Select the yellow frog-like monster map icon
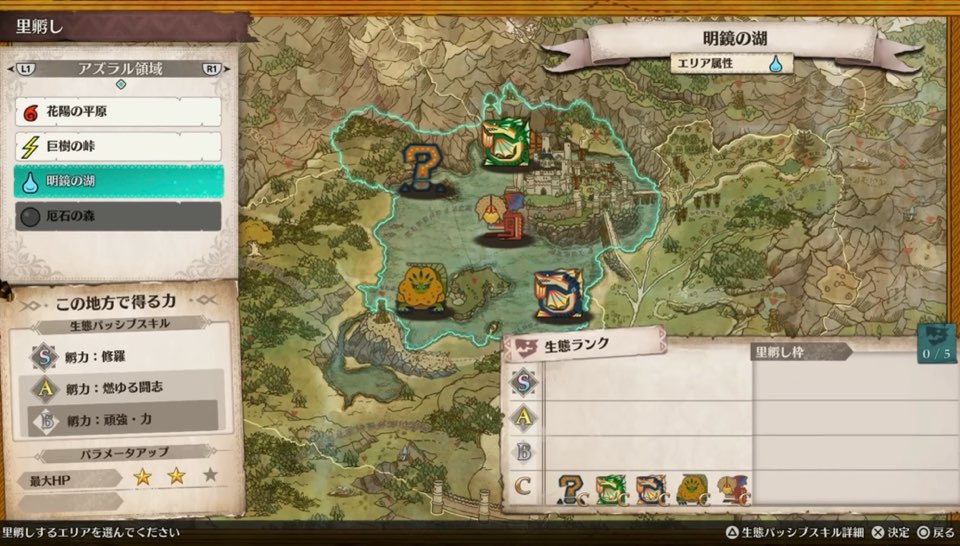 (x=419, y=289)
